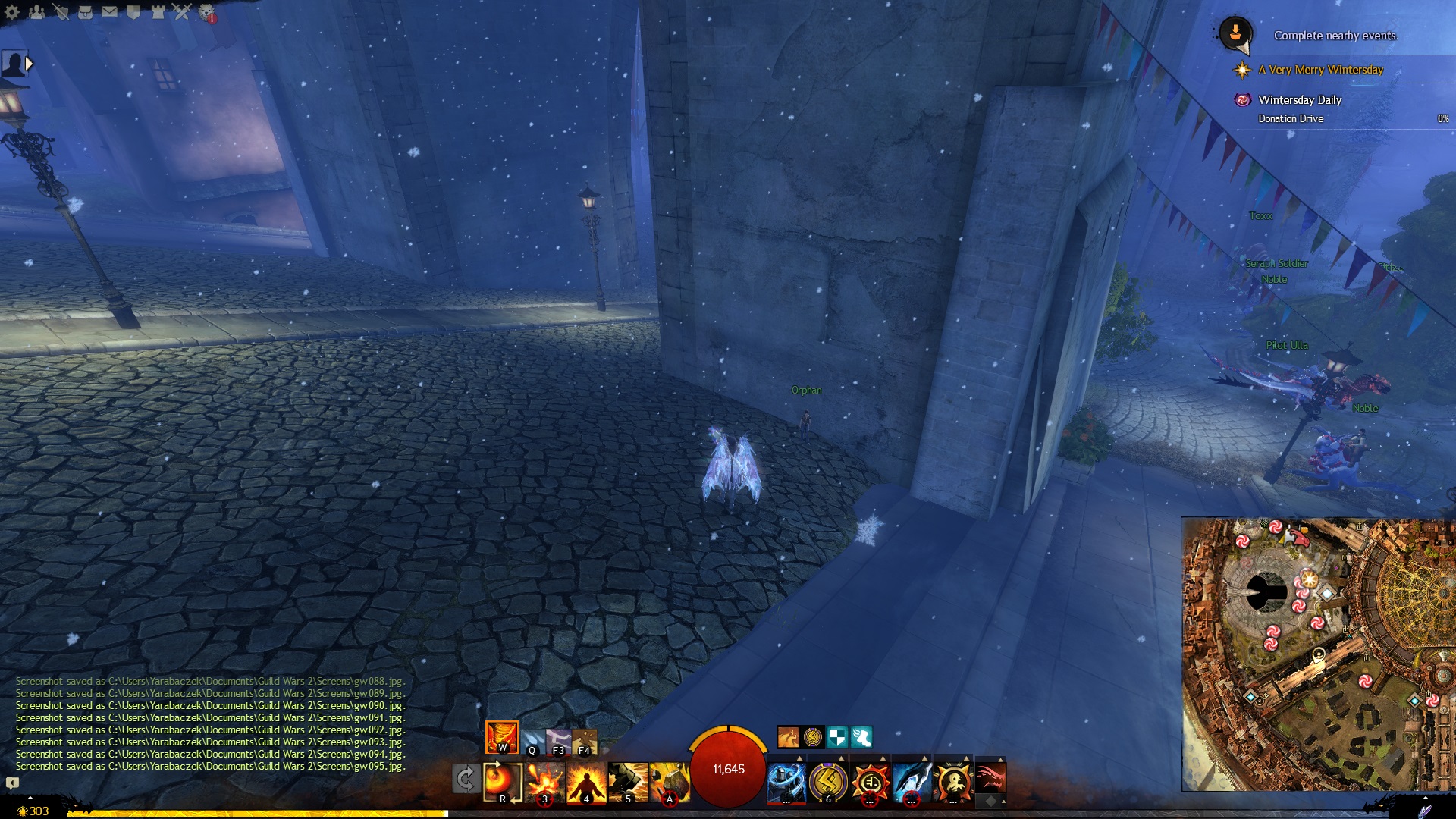Click the weapon swap arrow button
This screenshot has width=1456, height=819.
coord(465,779)
